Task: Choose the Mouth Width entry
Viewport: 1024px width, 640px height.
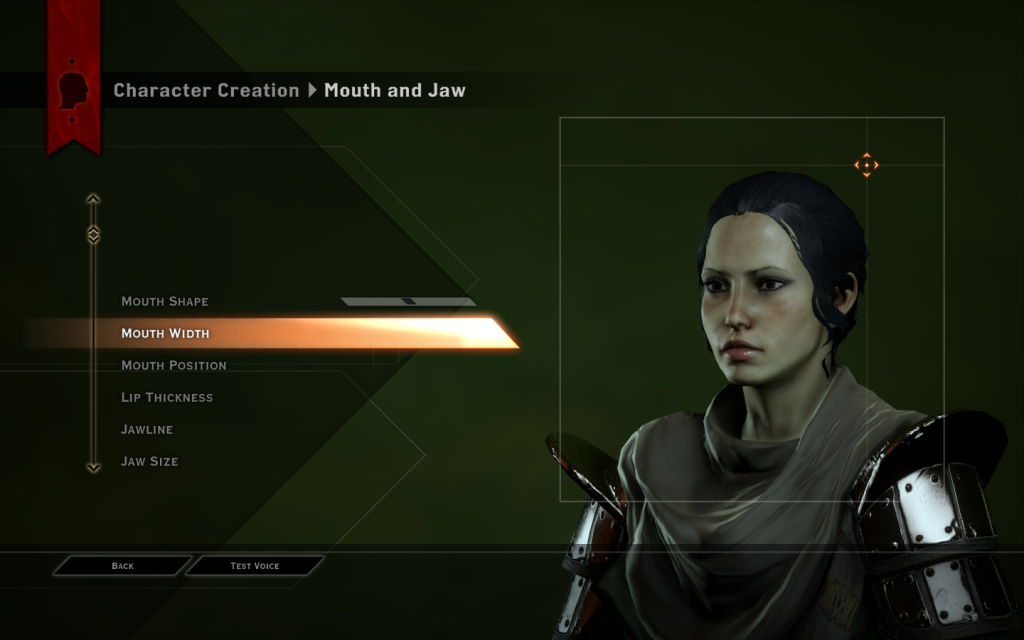Action: tap(166, 333)
